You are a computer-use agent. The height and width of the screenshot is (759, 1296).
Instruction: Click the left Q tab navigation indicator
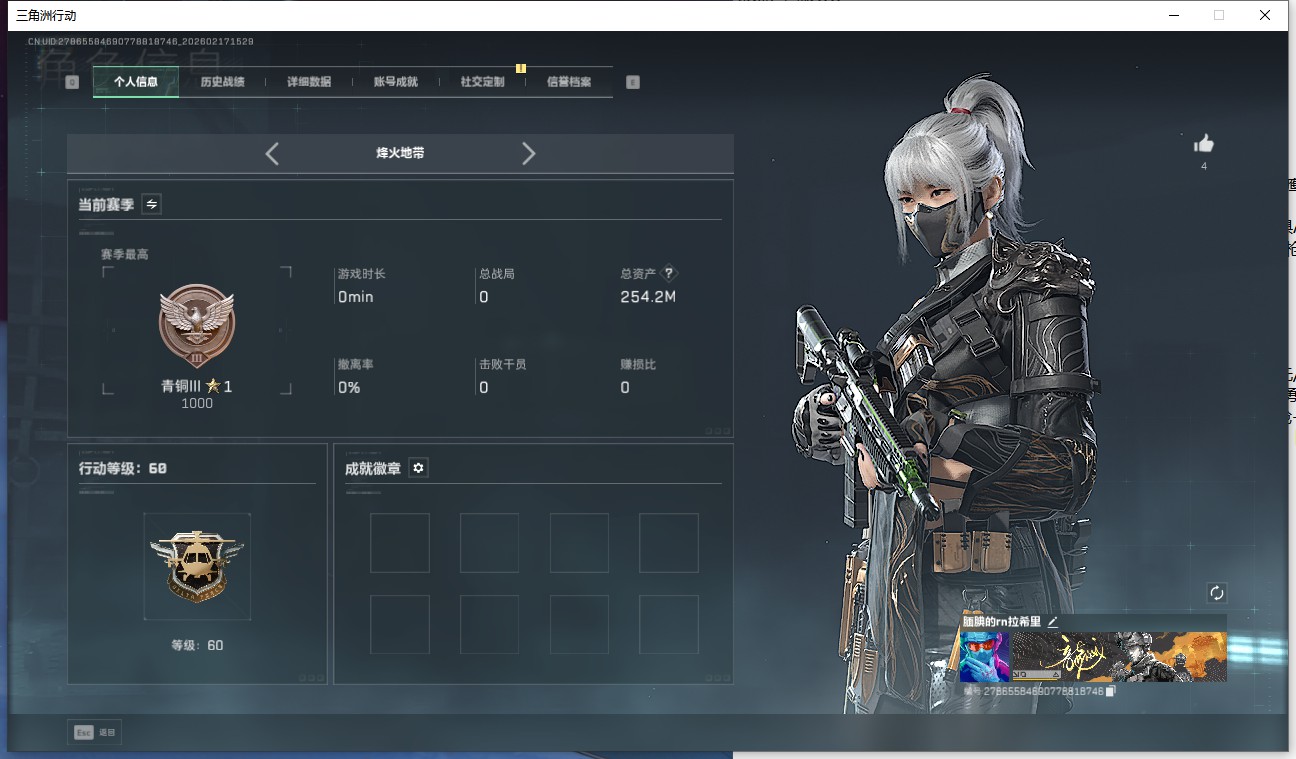pos(71,81)
